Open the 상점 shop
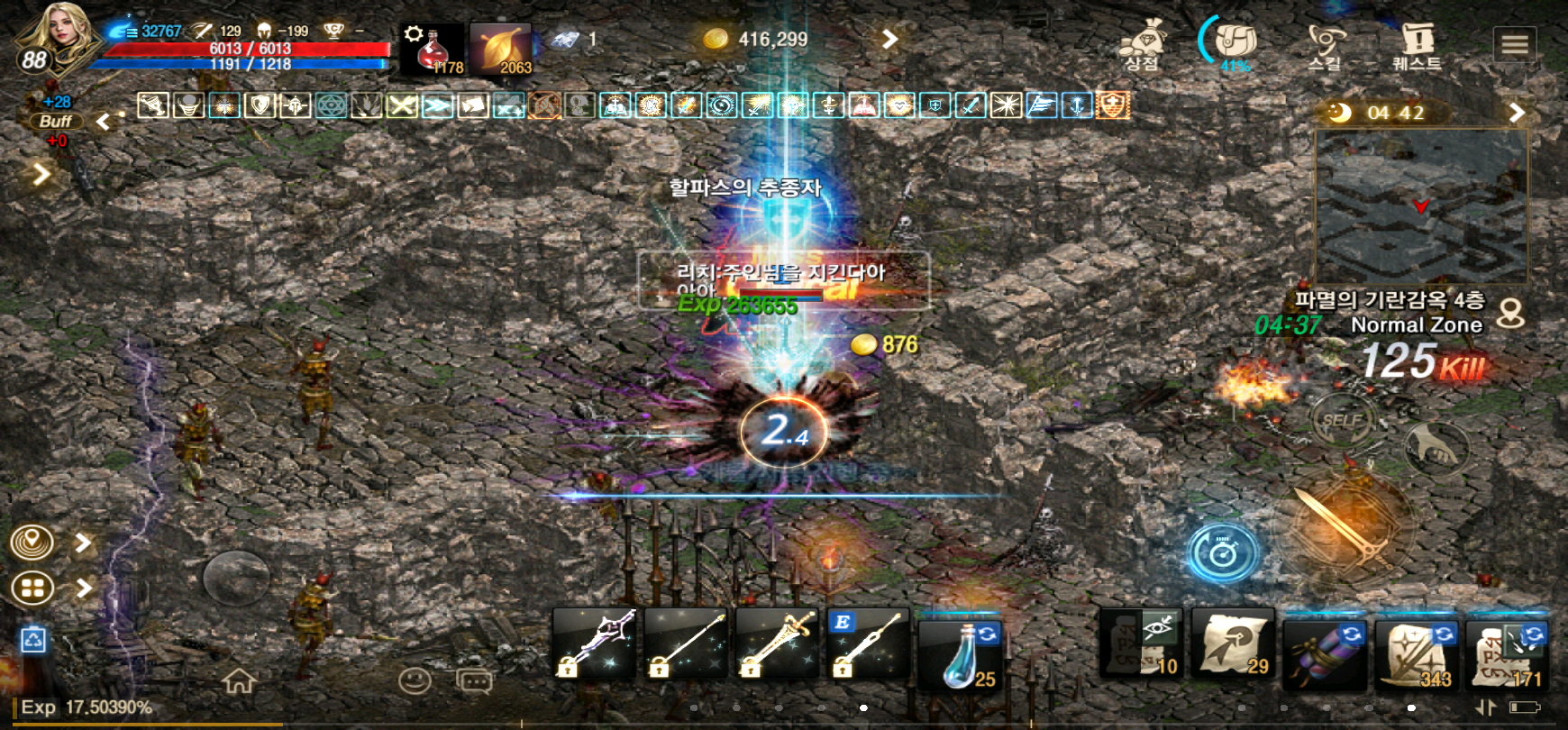The image size is (1568, 730). (1143, 45)
